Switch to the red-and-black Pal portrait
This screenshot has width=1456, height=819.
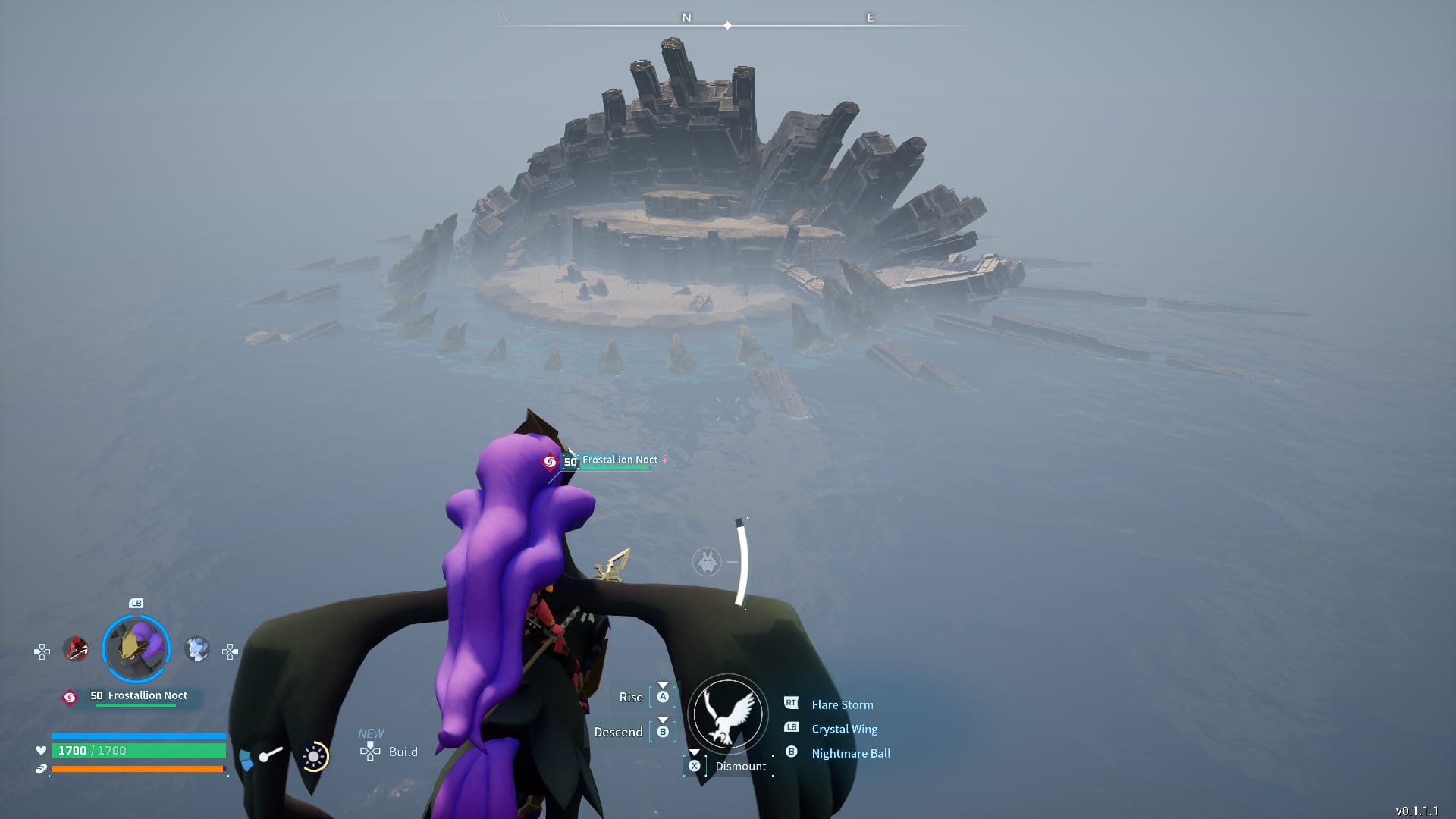click(x=75, y=649)
